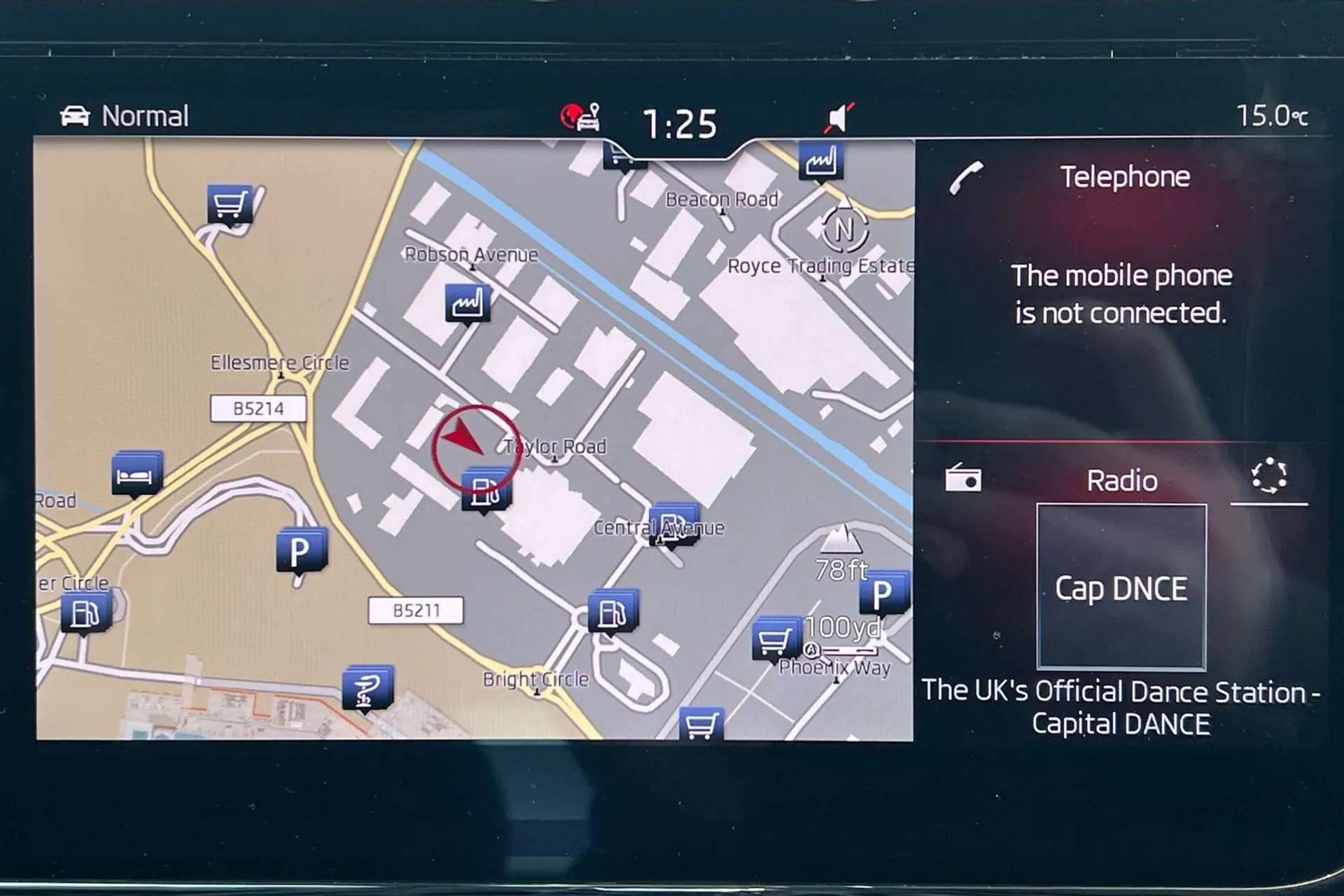Tap the traffic information globe icon
This screenshot has height=896, width=1344.
point(580,117)
